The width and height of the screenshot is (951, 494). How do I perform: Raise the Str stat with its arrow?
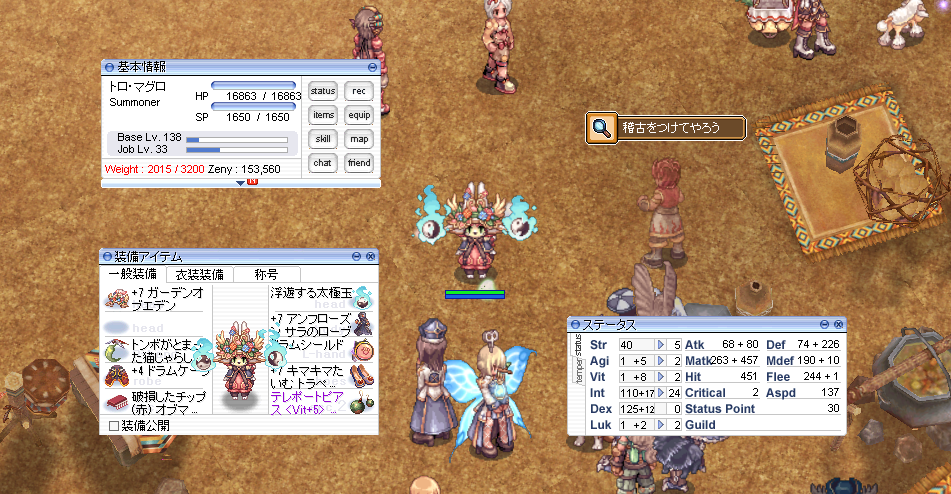click(661, 345)
